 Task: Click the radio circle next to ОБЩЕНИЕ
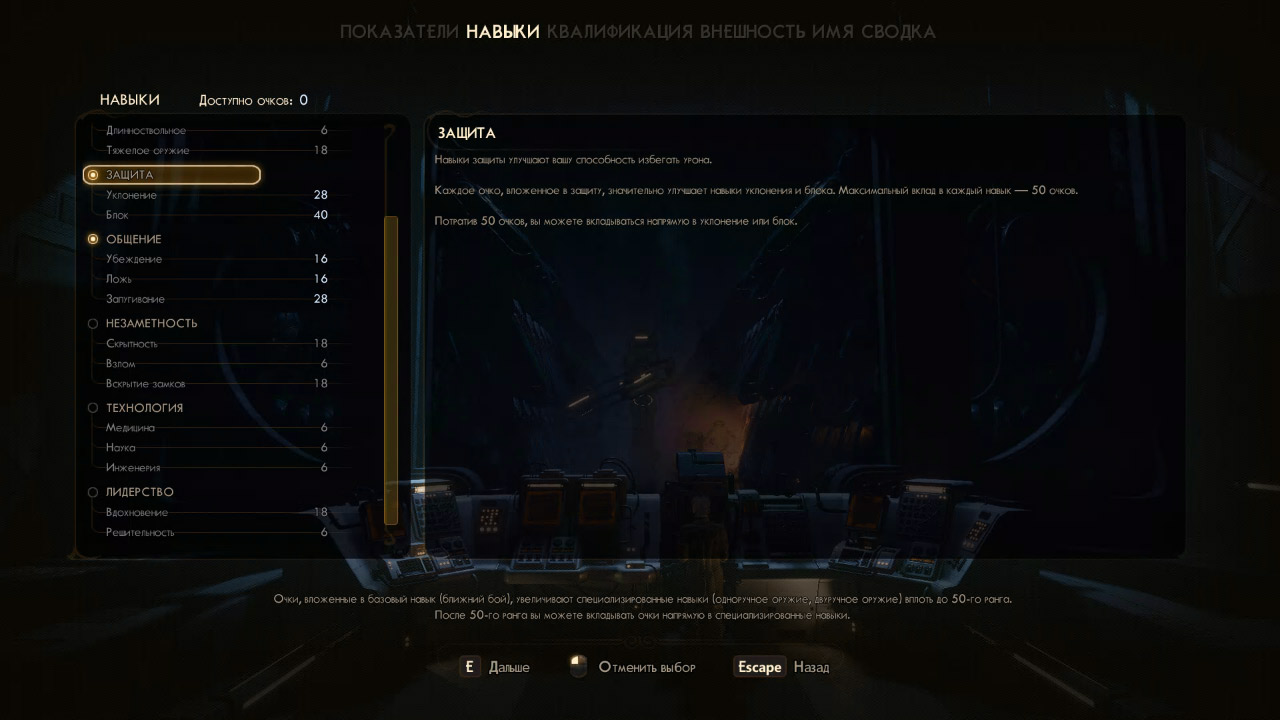coord(94,239)
